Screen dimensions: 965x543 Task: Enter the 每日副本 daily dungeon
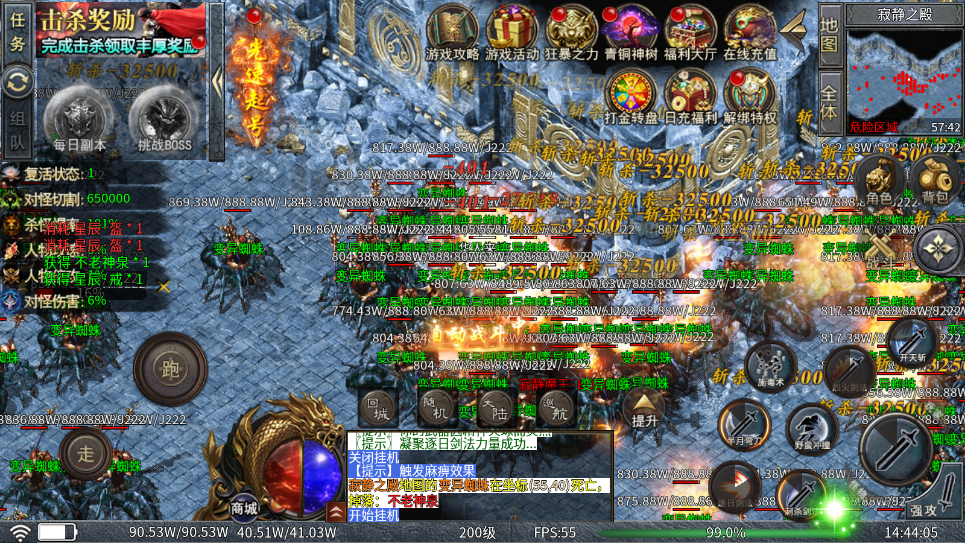click(x=80, y=120)
